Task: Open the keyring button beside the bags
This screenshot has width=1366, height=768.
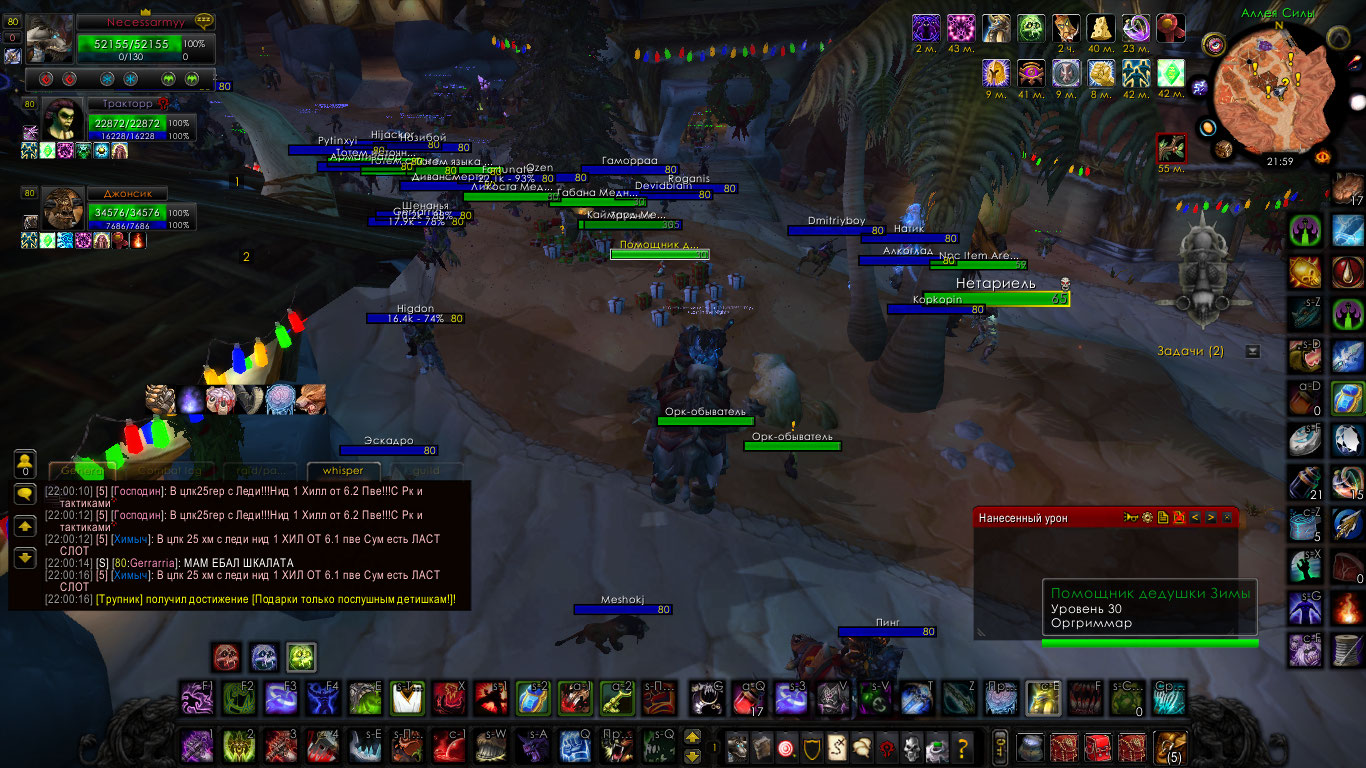Action: (999, 746)
